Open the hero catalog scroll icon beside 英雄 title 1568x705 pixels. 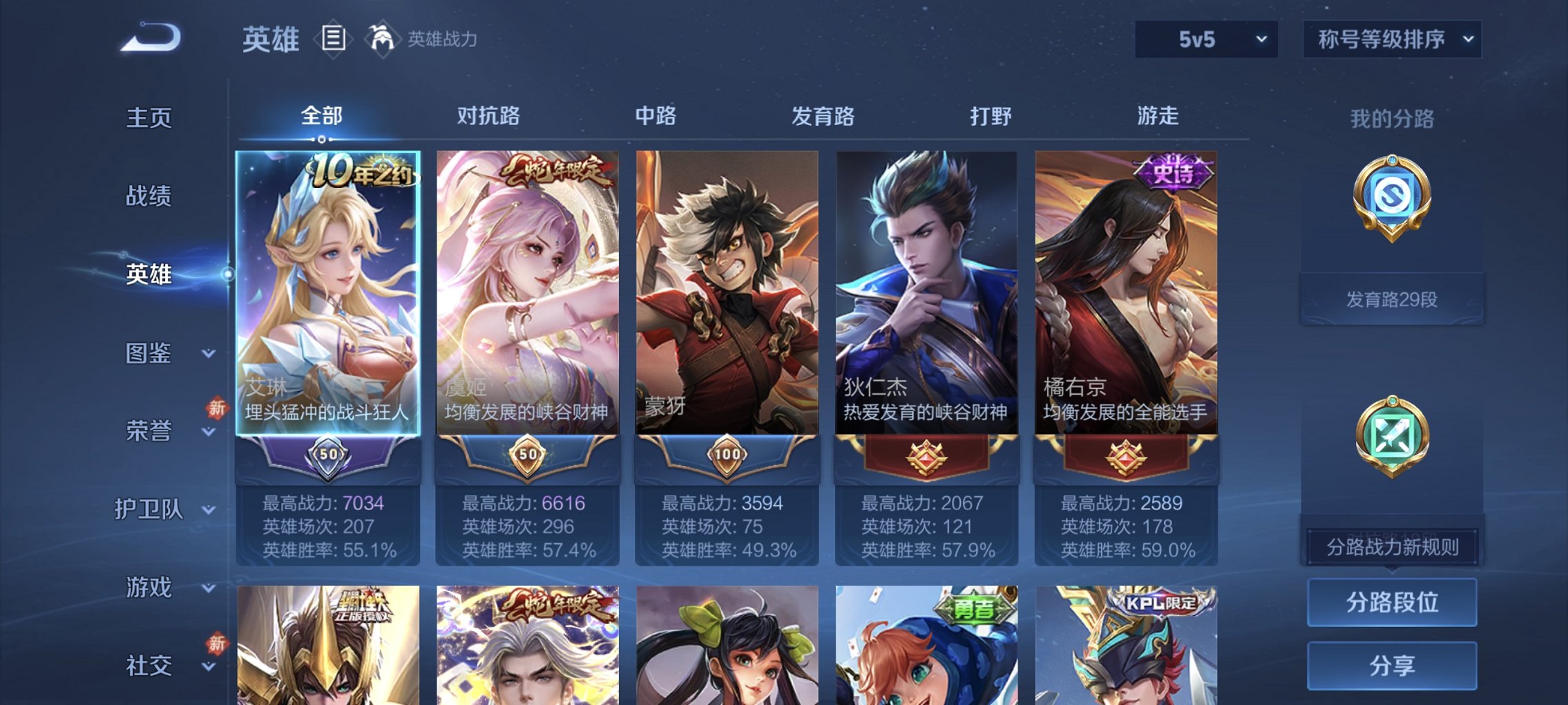coord(334,39)
